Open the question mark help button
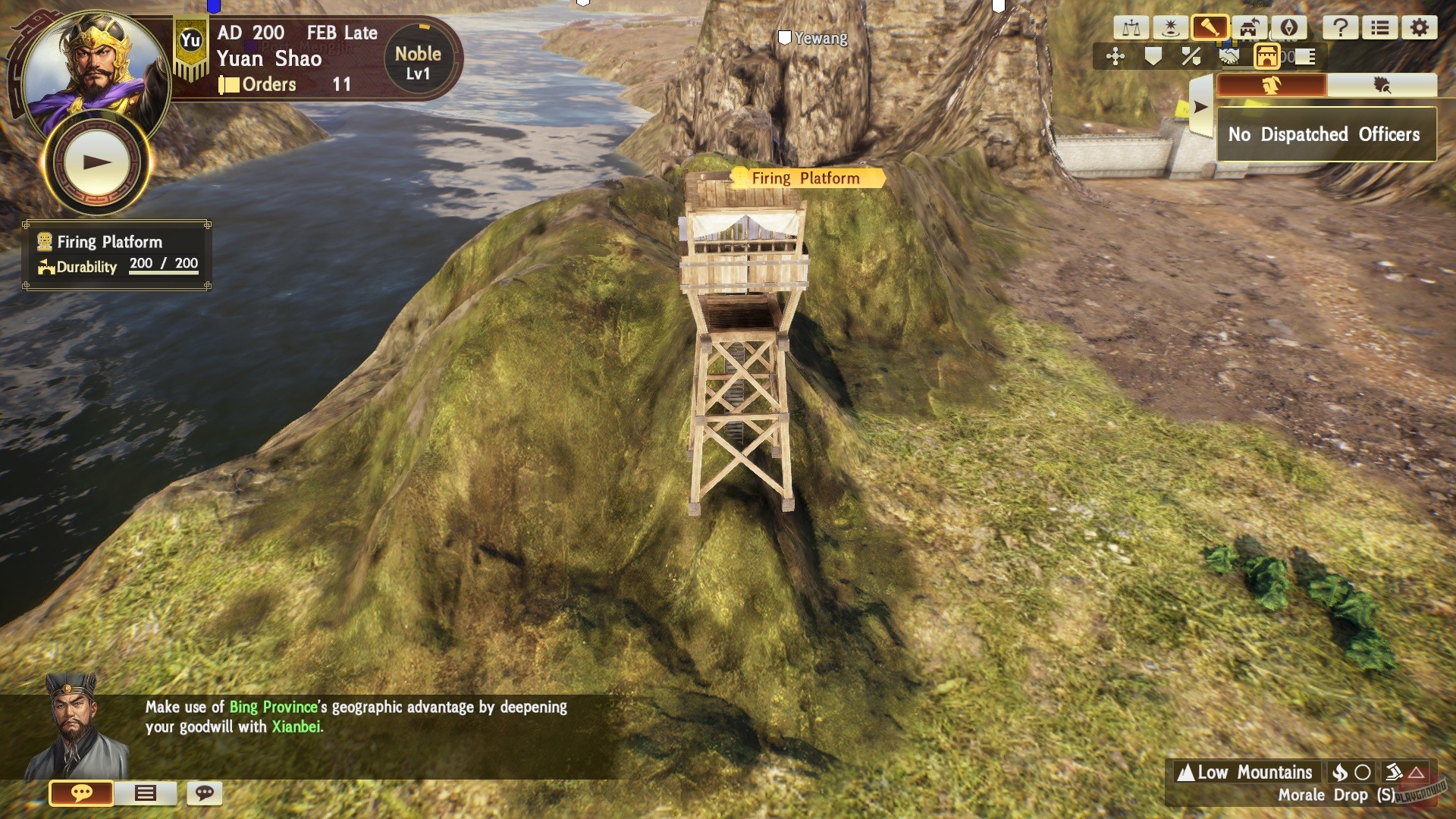 coord(1340,29)
